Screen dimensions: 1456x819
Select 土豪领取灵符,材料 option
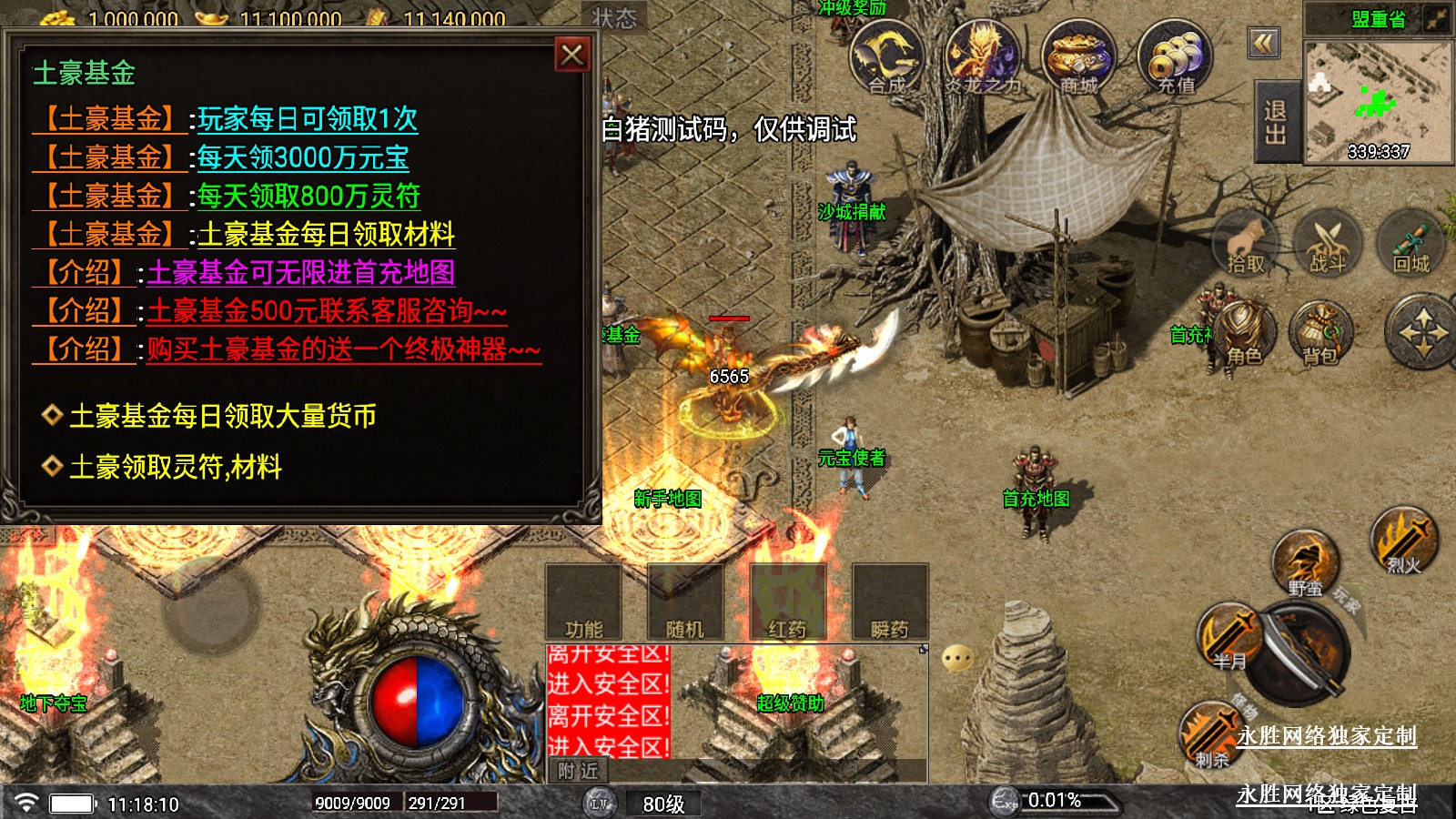click(175, 467)
